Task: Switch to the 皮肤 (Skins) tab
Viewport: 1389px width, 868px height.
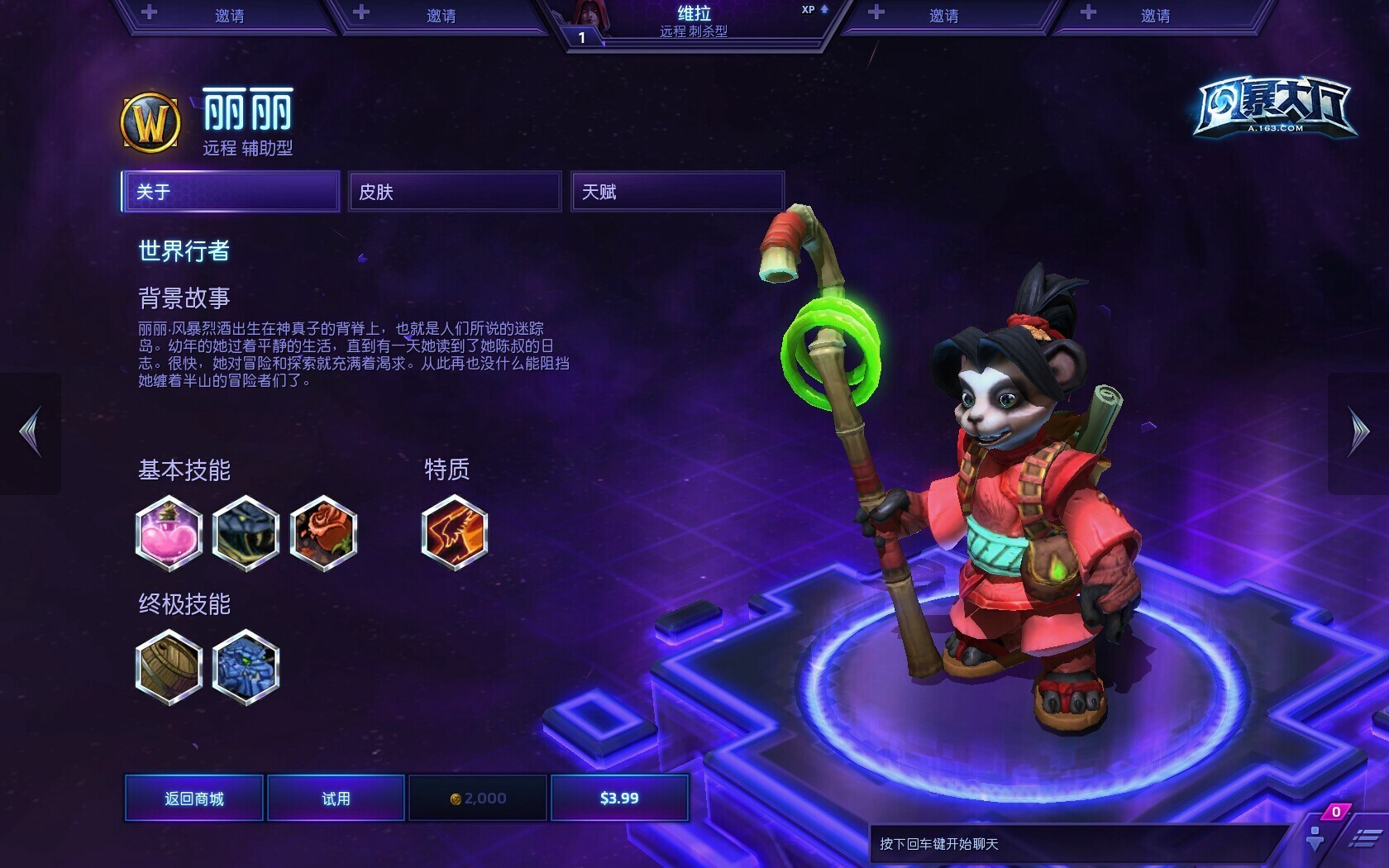Action: point(454,192)
